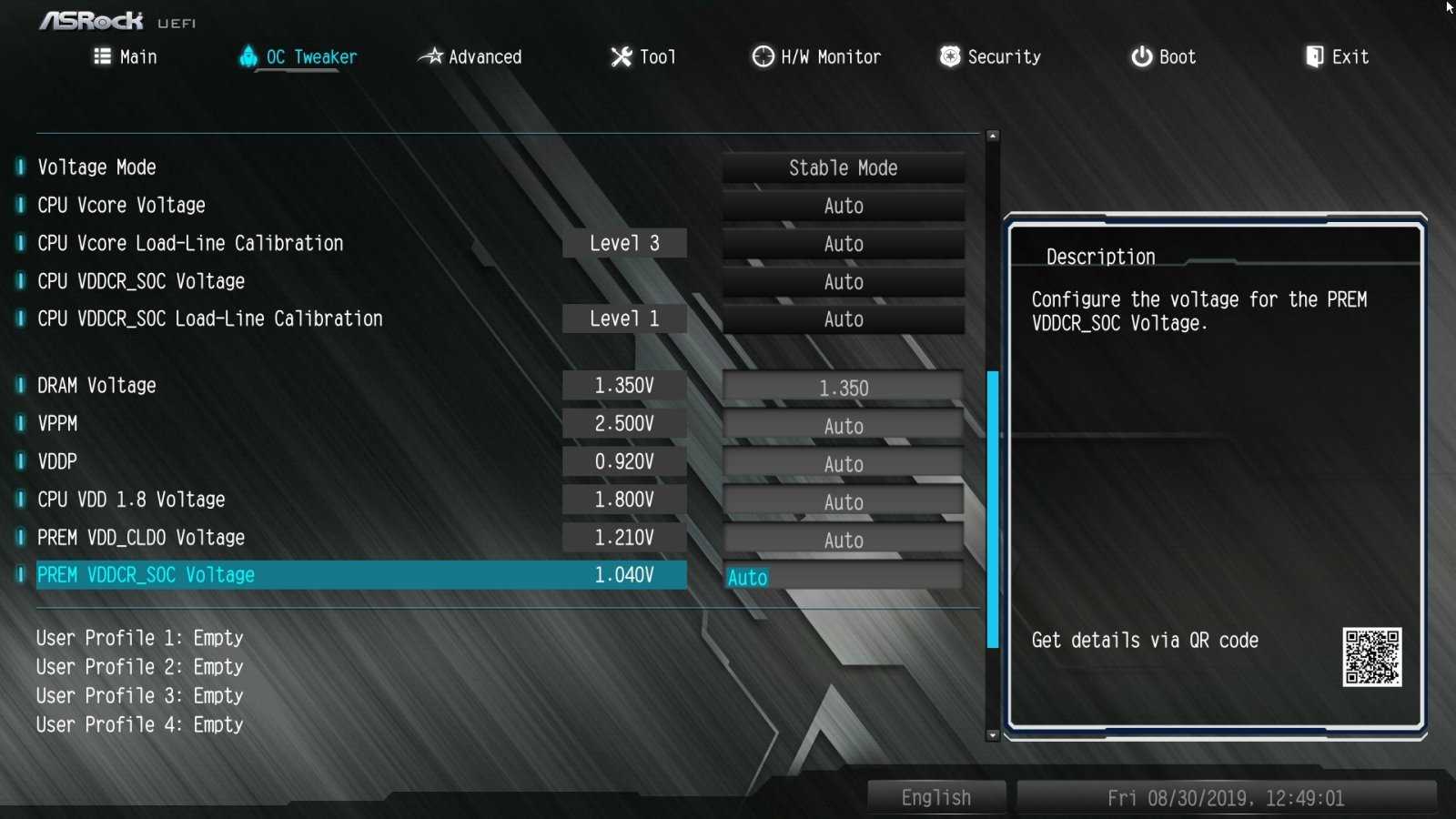Open the CPU Vcore Voltage Auto dropdown
This screenshot has width=1456, height=819.
843,207
